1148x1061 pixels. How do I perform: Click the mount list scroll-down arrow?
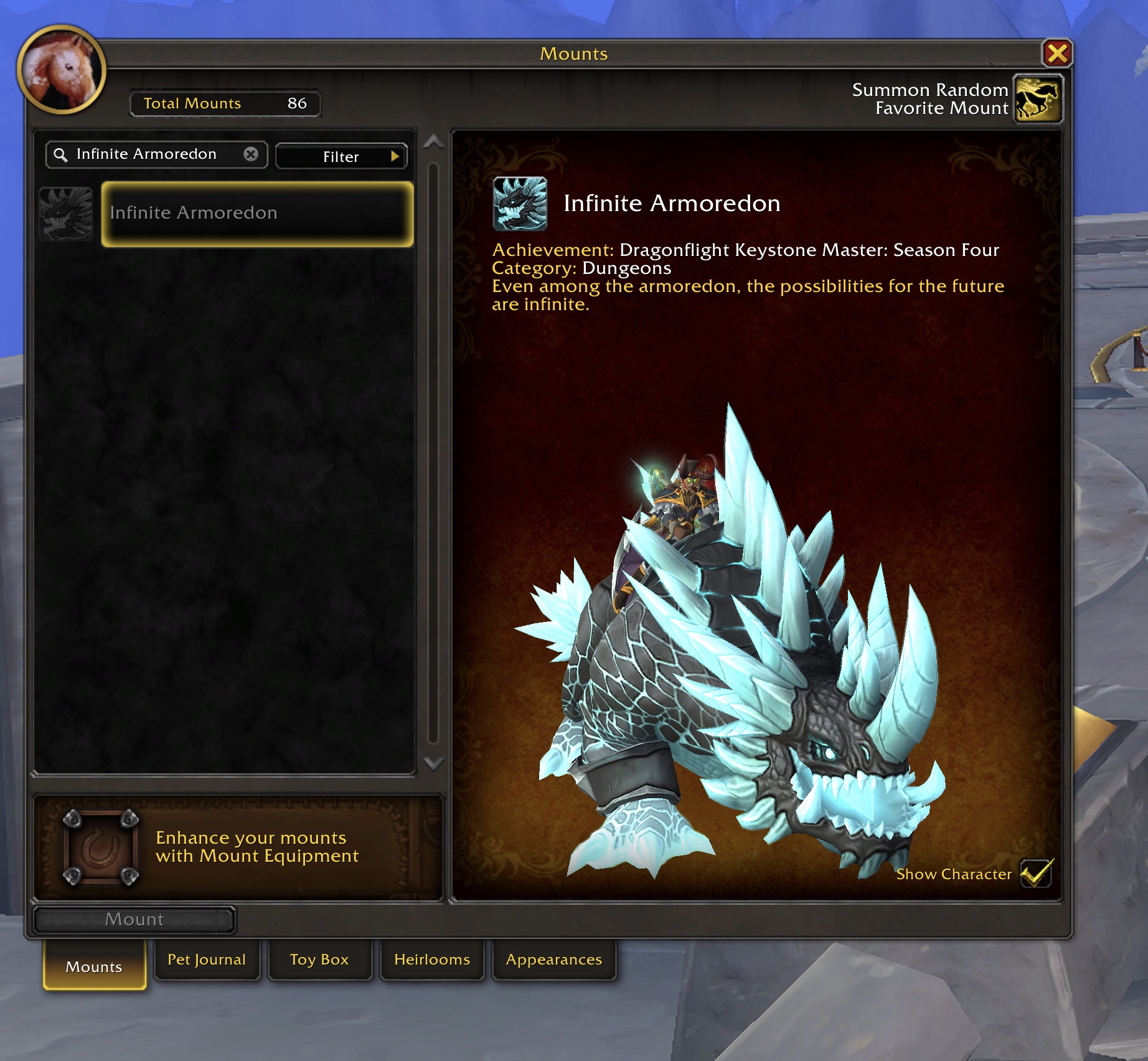tap(433, 763)
